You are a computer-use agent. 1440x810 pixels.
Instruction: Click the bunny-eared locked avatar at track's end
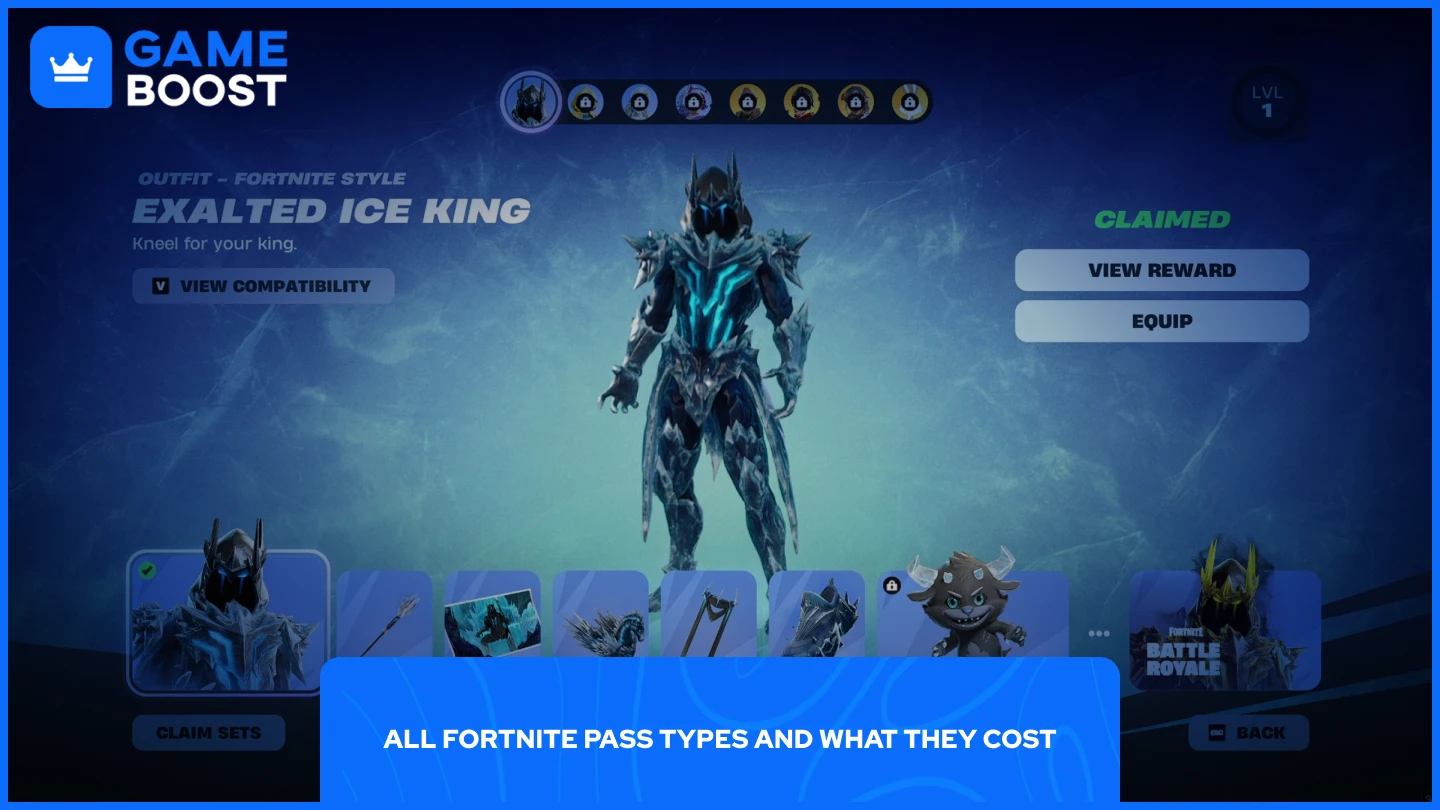click(x=910, y=101)
